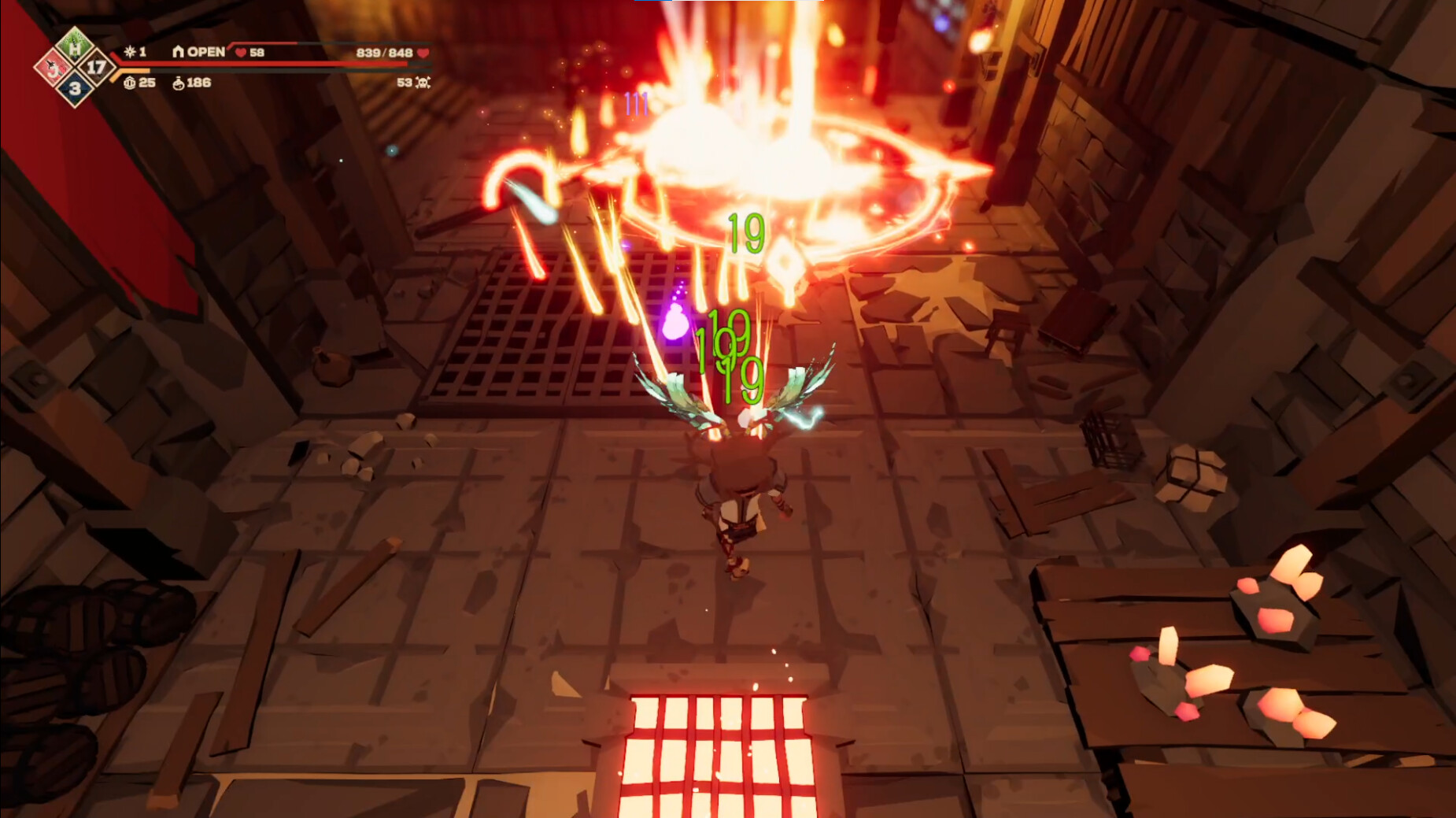Click the heart icon after 839/848
Viewport: 1456px width, 818px height.
point(423,54)
